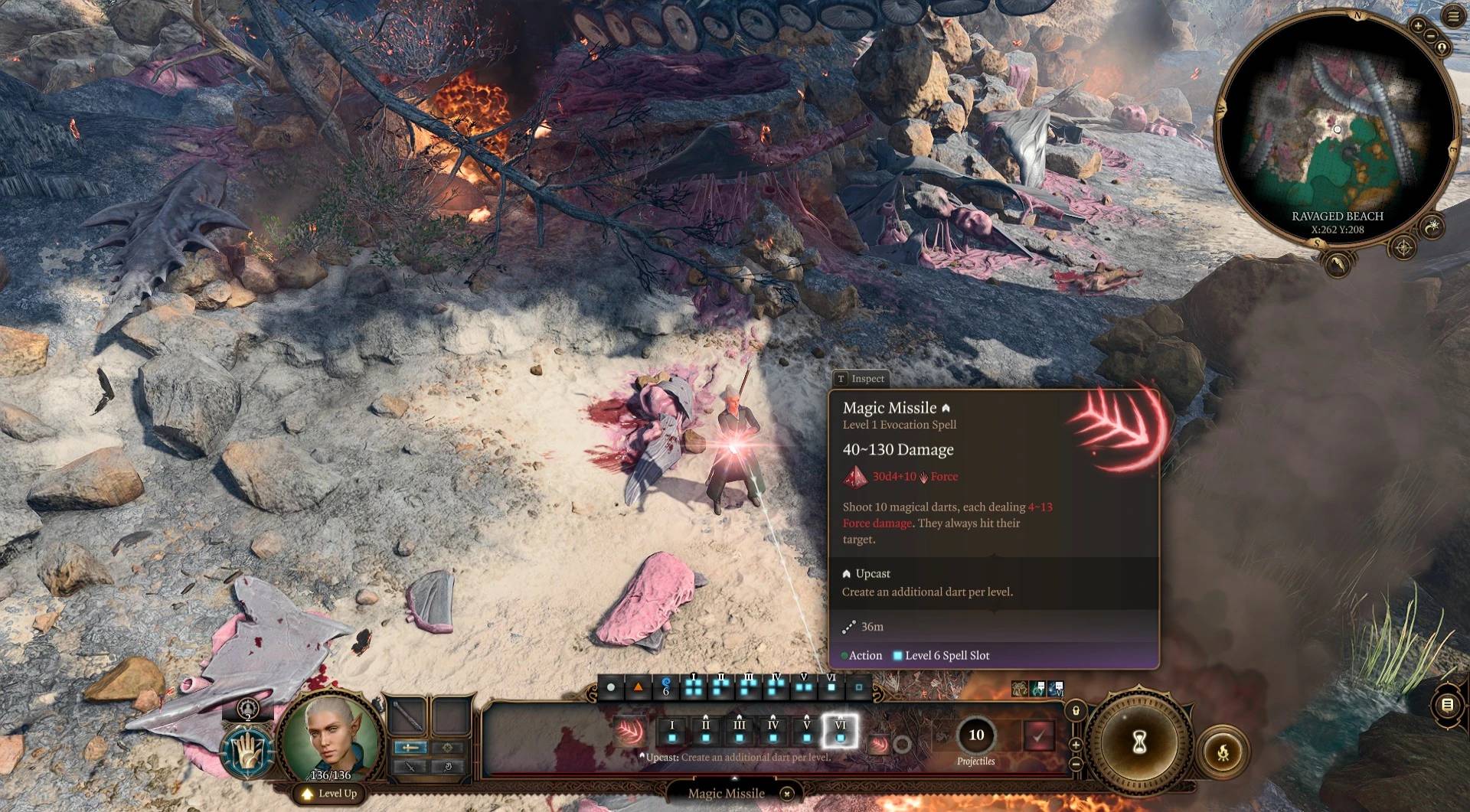Click the minimap location pin button
The width and height of the screenshot is (1470, 812).
[x=1442, y=48]
